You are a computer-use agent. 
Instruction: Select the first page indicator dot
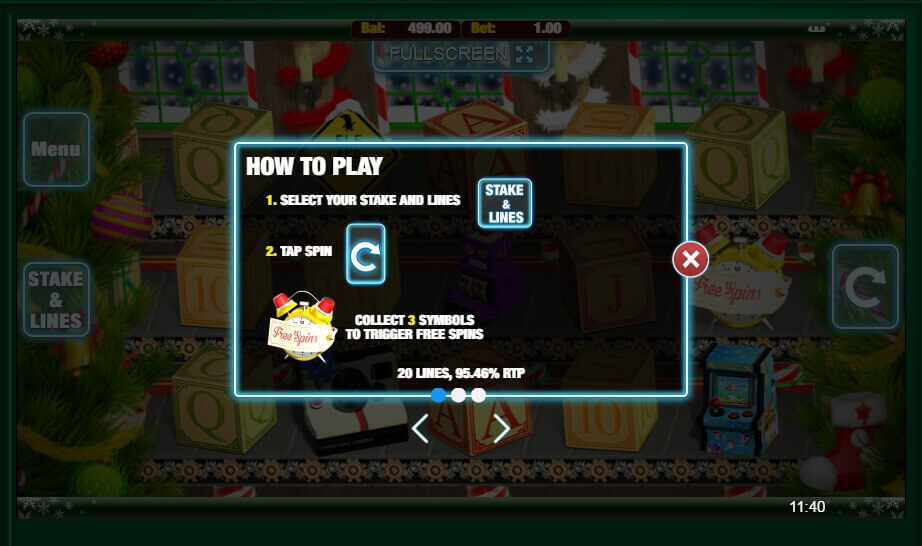click(438, 395)
